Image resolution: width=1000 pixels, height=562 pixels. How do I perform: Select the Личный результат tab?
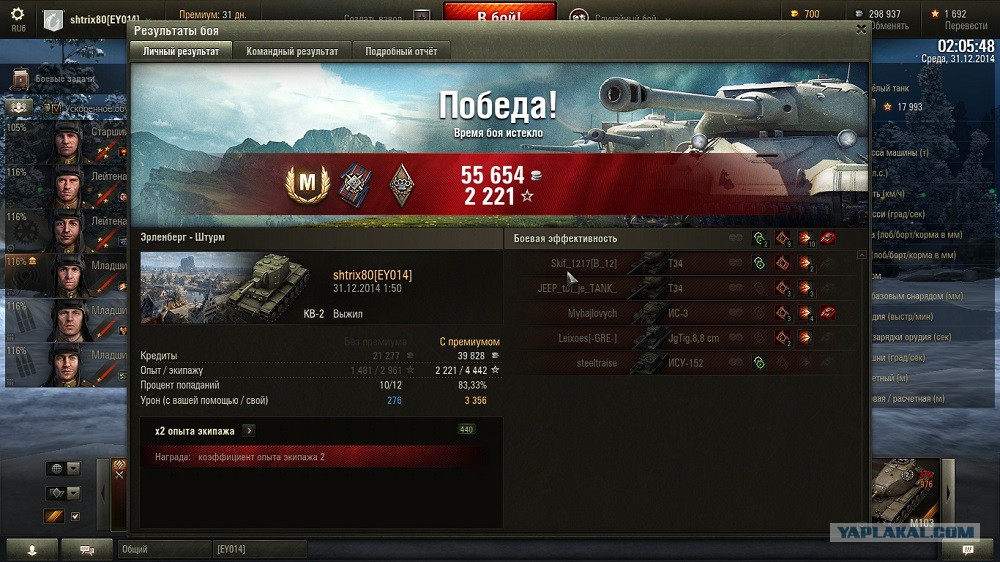[181, 51]
